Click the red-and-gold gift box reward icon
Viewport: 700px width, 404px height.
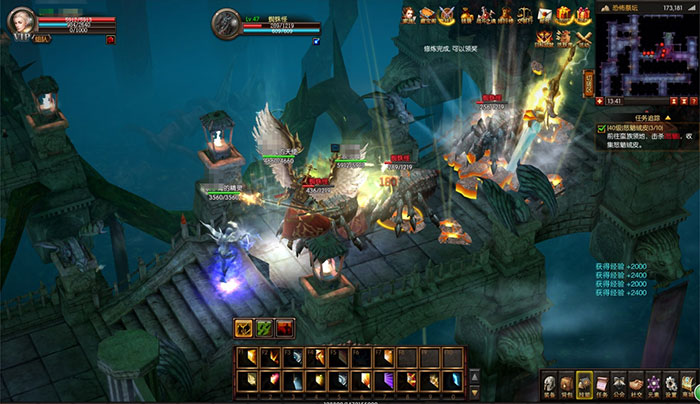click(565, 14)
